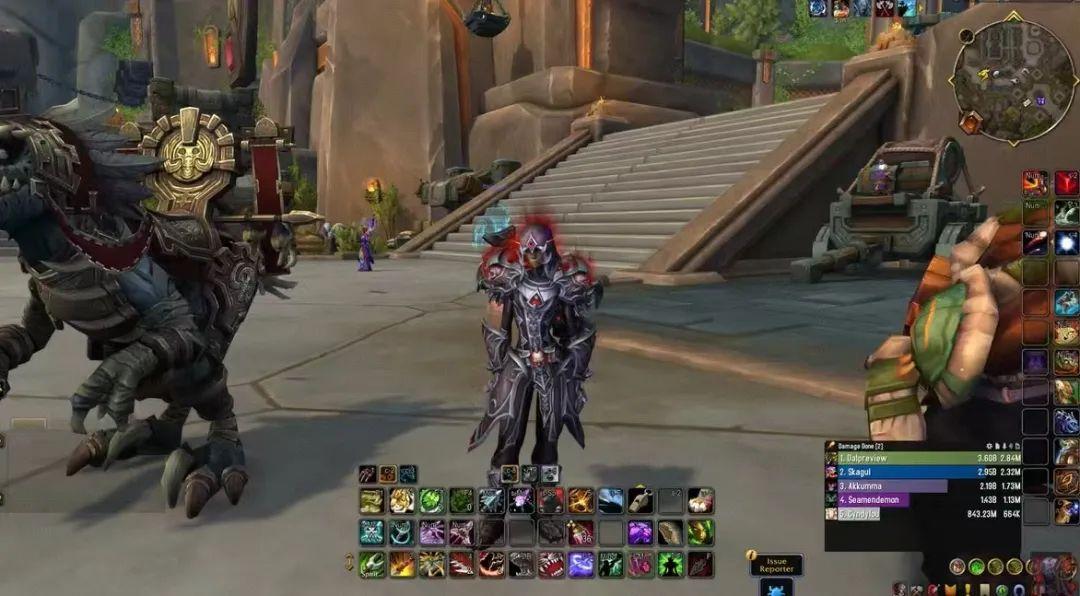Trigger the blue-purple swirl ability icon

pos(581,564)
